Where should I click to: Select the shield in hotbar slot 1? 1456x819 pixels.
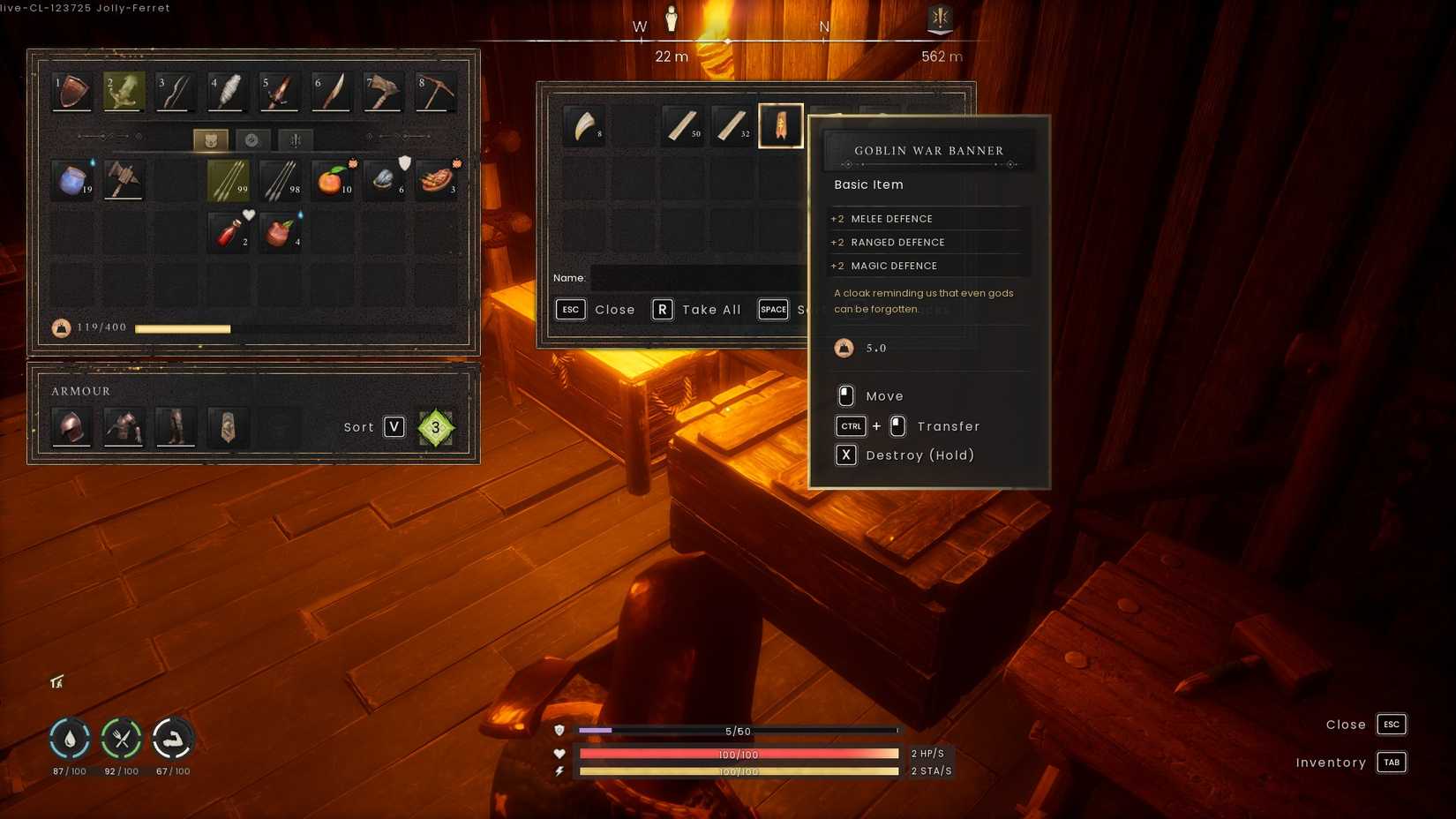pos(72,92)
